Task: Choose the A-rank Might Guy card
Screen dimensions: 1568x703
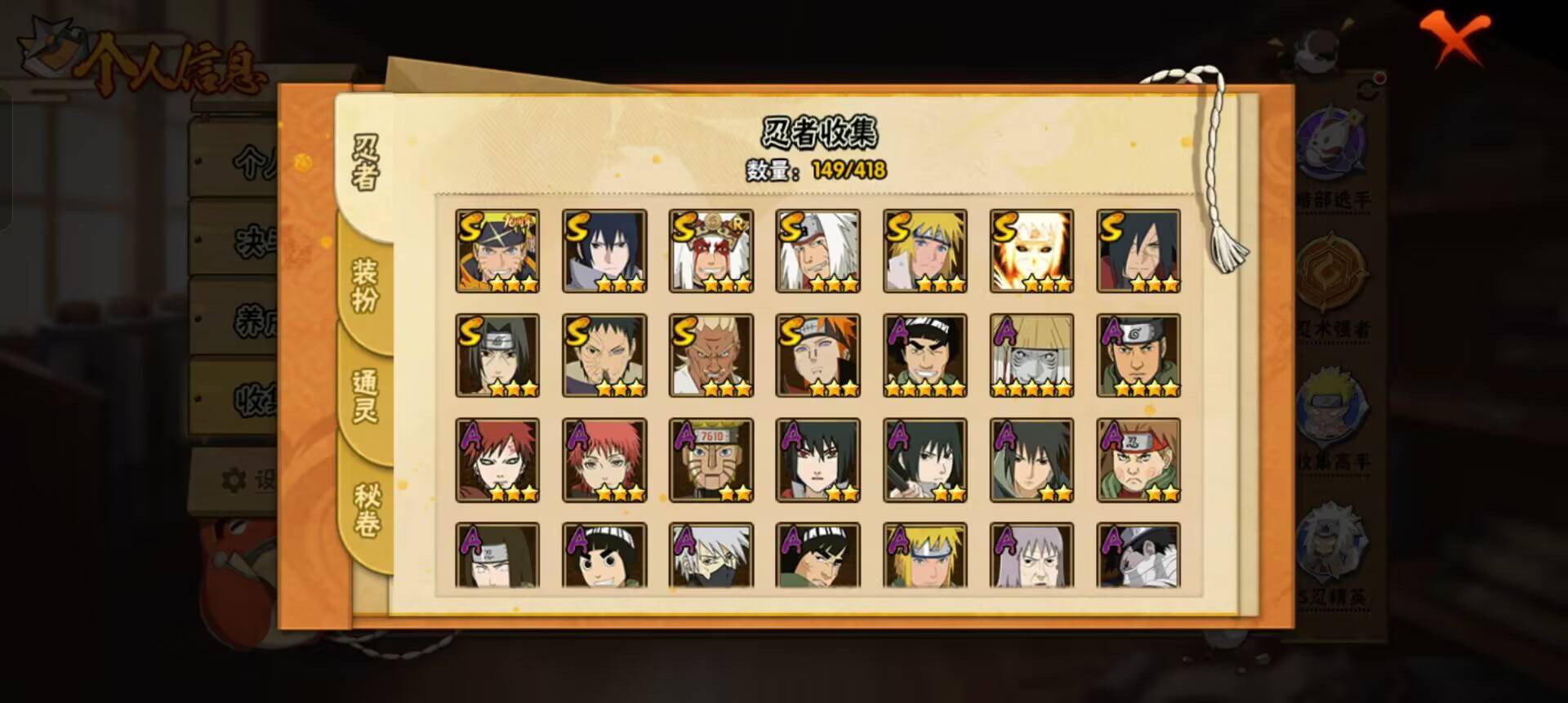Action: point(925,356)
